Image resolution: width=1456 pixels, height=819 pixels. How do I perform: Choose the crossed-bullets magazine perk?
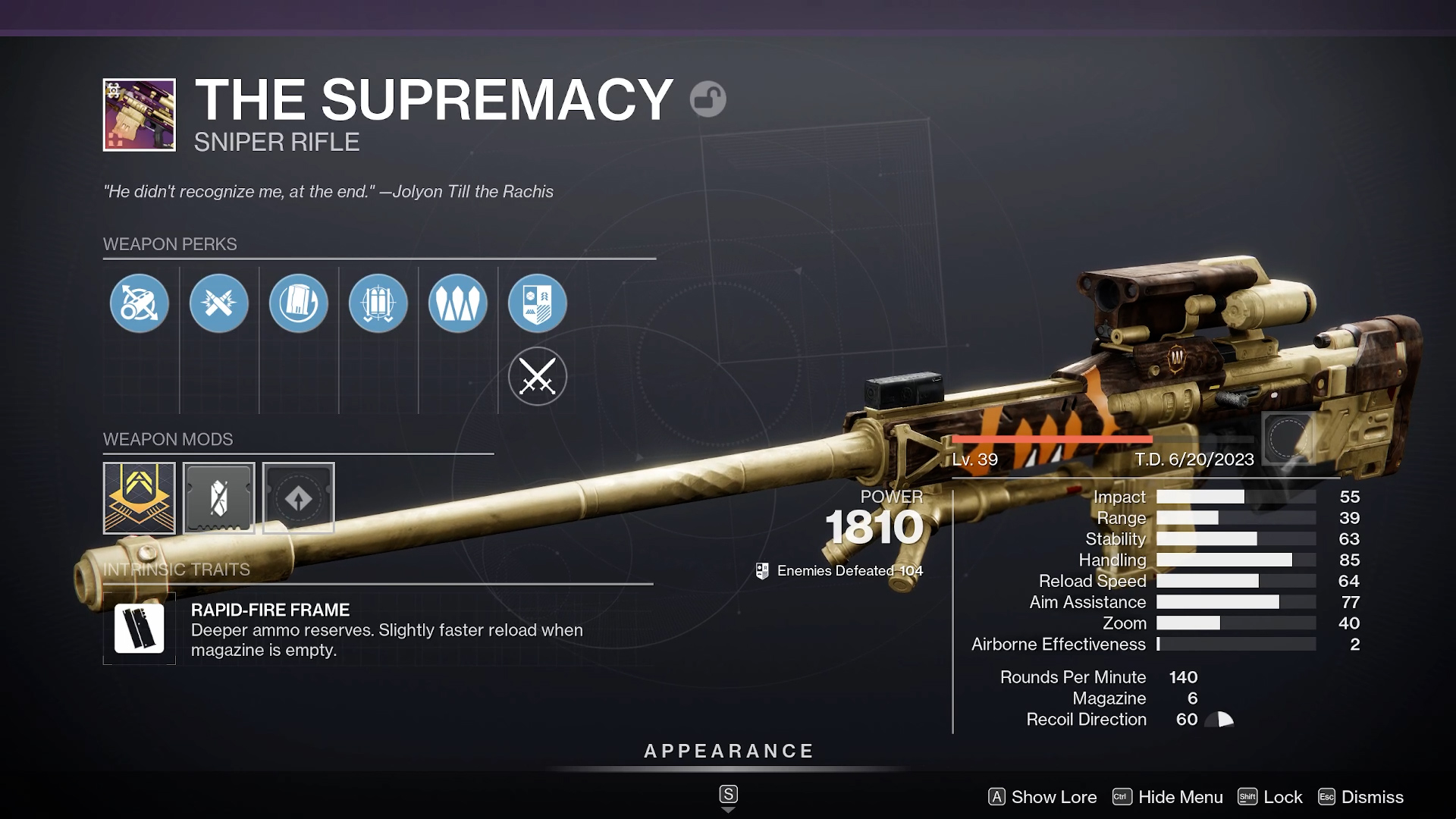click(x=219, y=303)
